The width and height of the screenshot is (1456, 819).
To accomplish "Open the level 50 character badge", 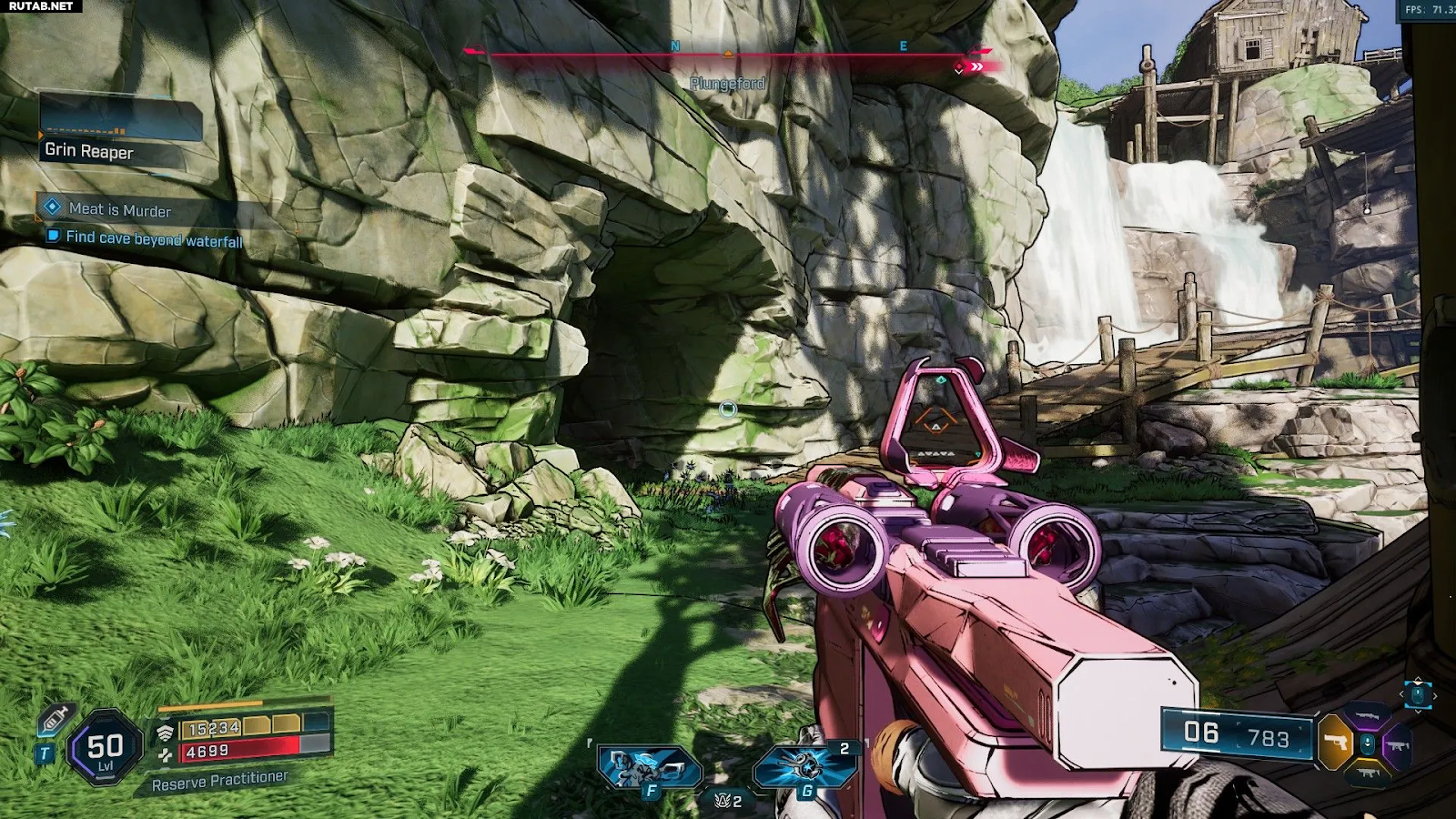I will pyautogui.click(x=105, y=748).
